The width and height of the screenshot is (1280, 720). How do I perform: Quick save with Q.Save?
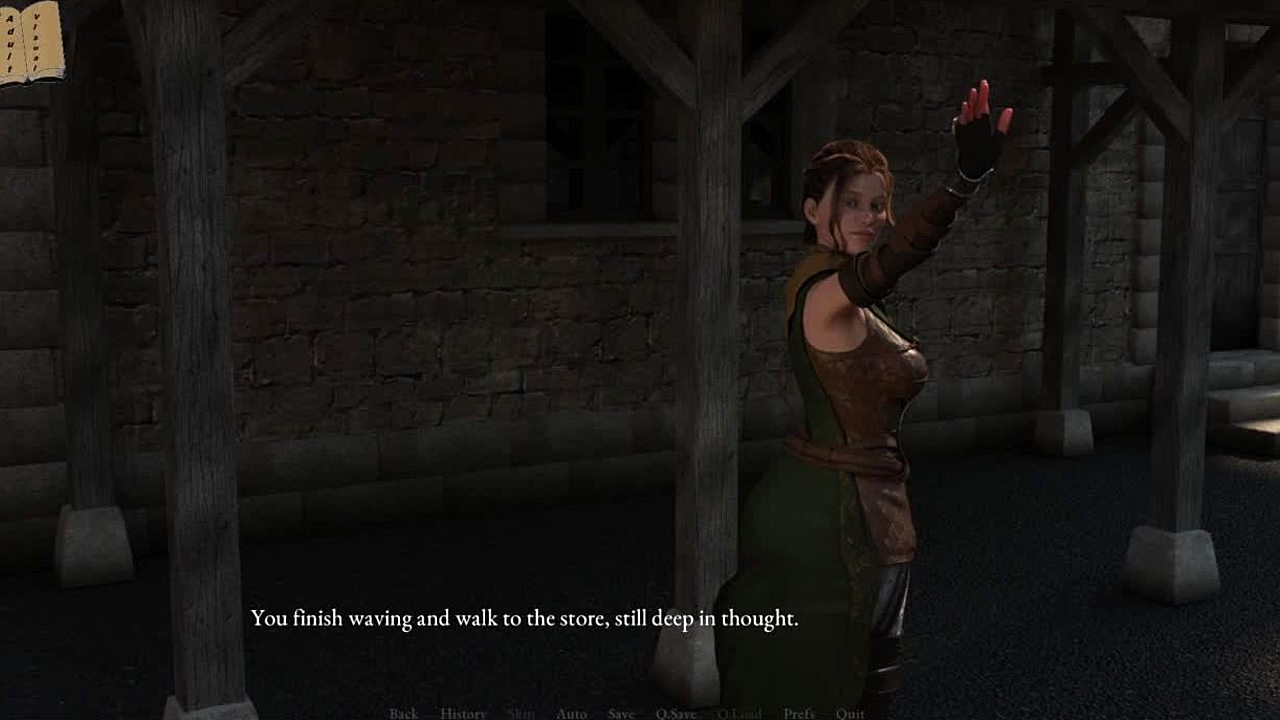point(676,713)
